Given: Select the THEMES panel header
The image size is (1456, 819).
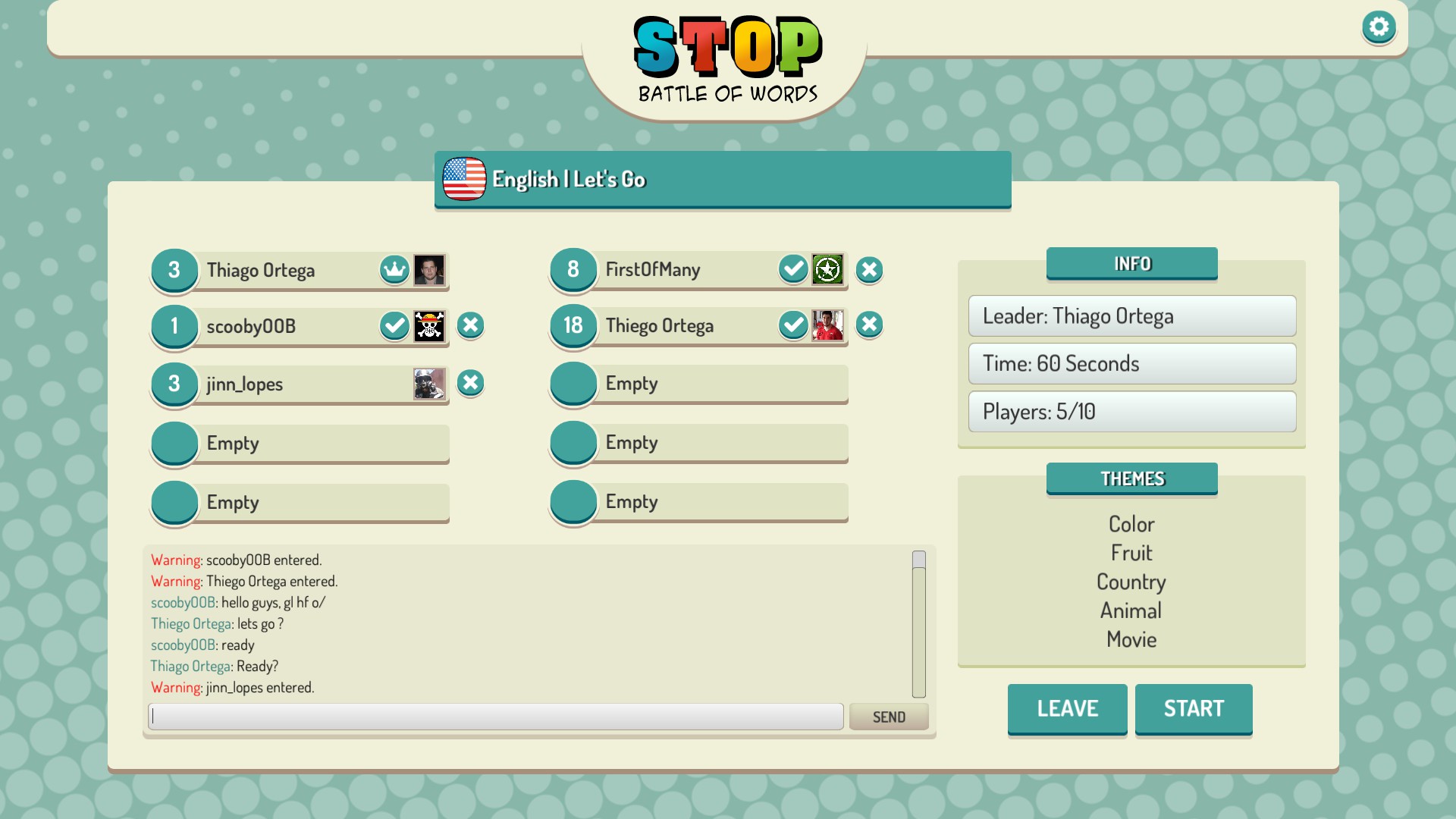Looking at the screenshot, I should pos(1131,479).
